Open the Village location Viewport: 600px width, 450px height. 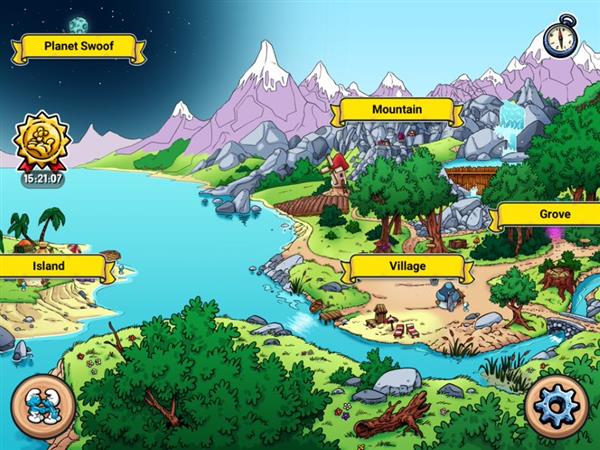[405, 267]
